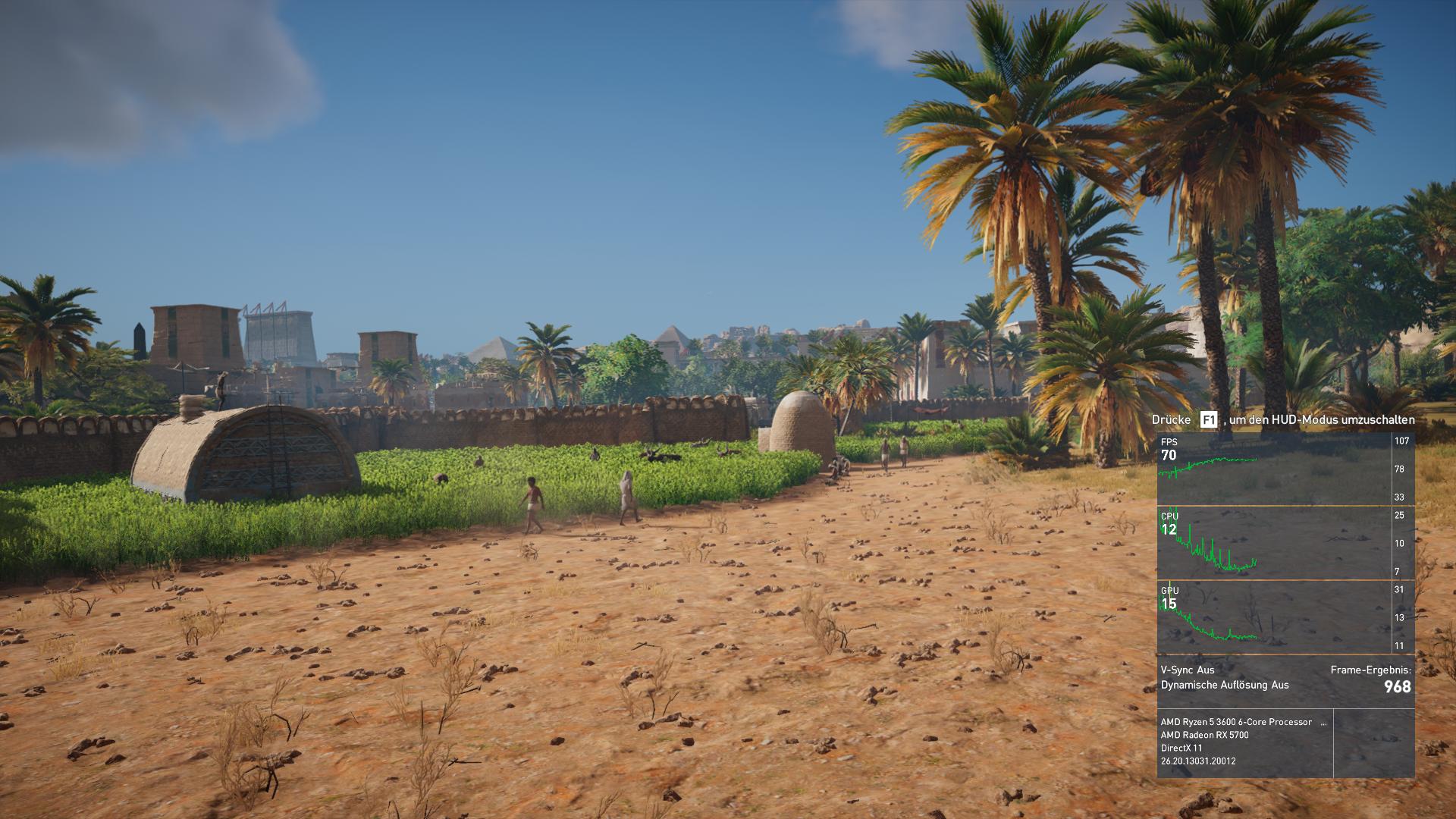Select the AMD Radeon RX 5700 entry
The height and width of the screenshot is (819, 1456).
click(1205, 735)
